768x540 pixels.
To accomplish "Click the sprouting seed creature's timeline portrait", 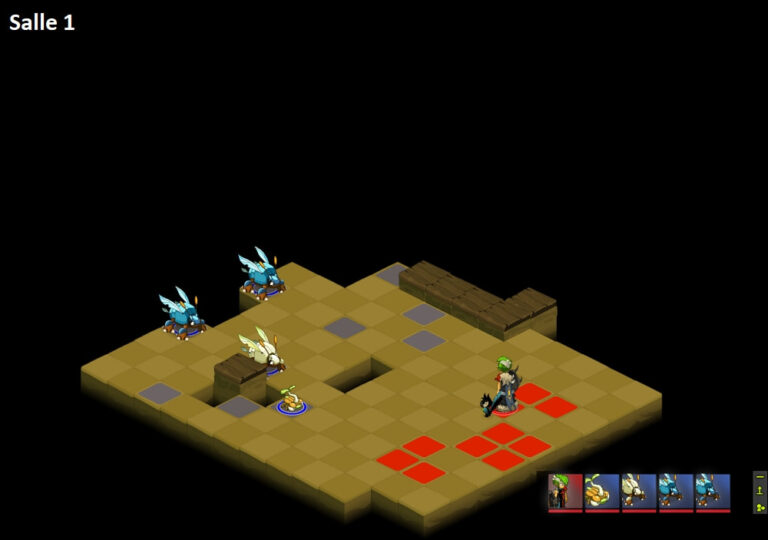I will 602,492.
